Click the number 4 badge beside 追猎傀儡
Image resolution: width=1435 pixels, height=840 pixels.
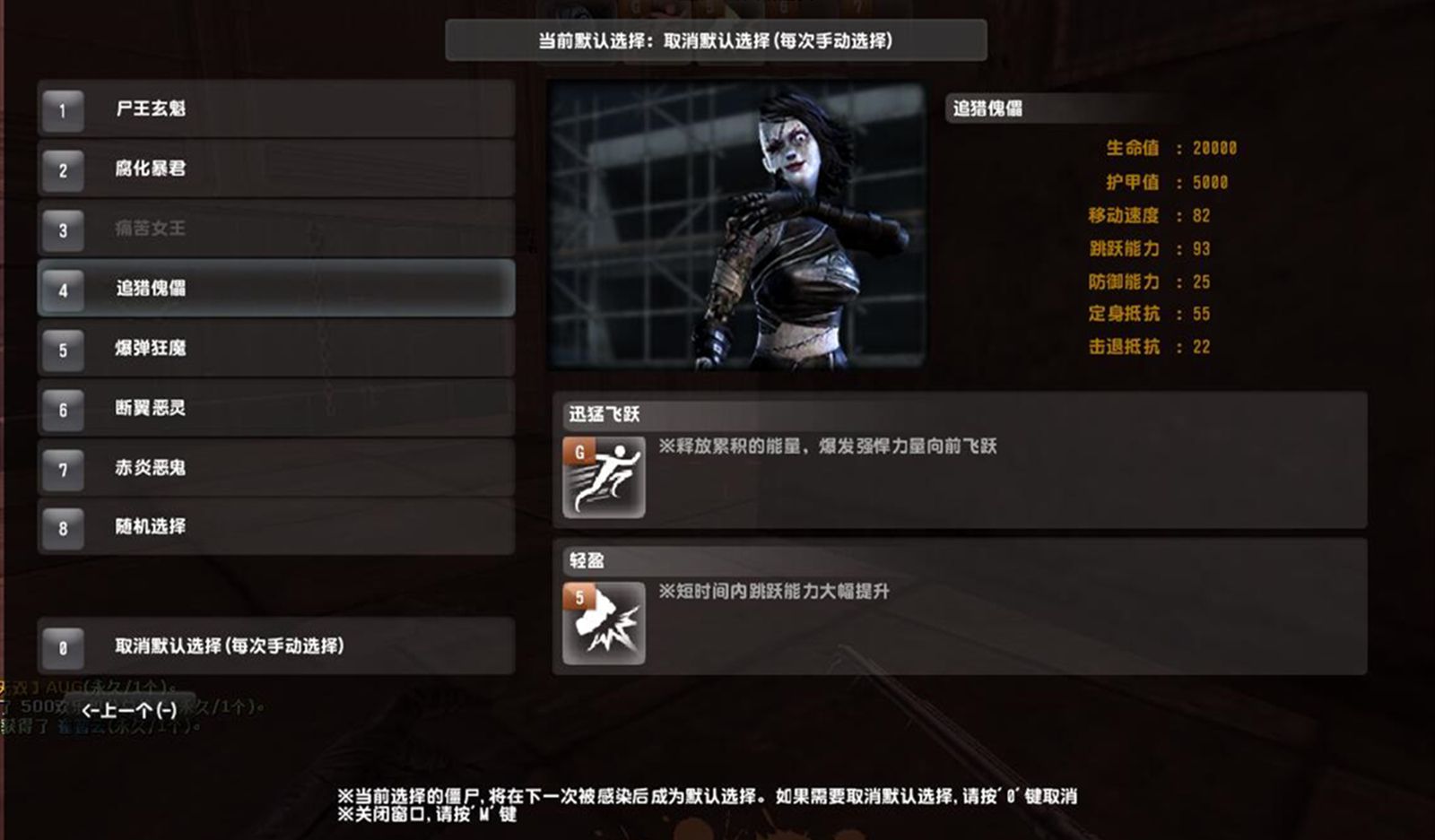[x=61, y=290]
